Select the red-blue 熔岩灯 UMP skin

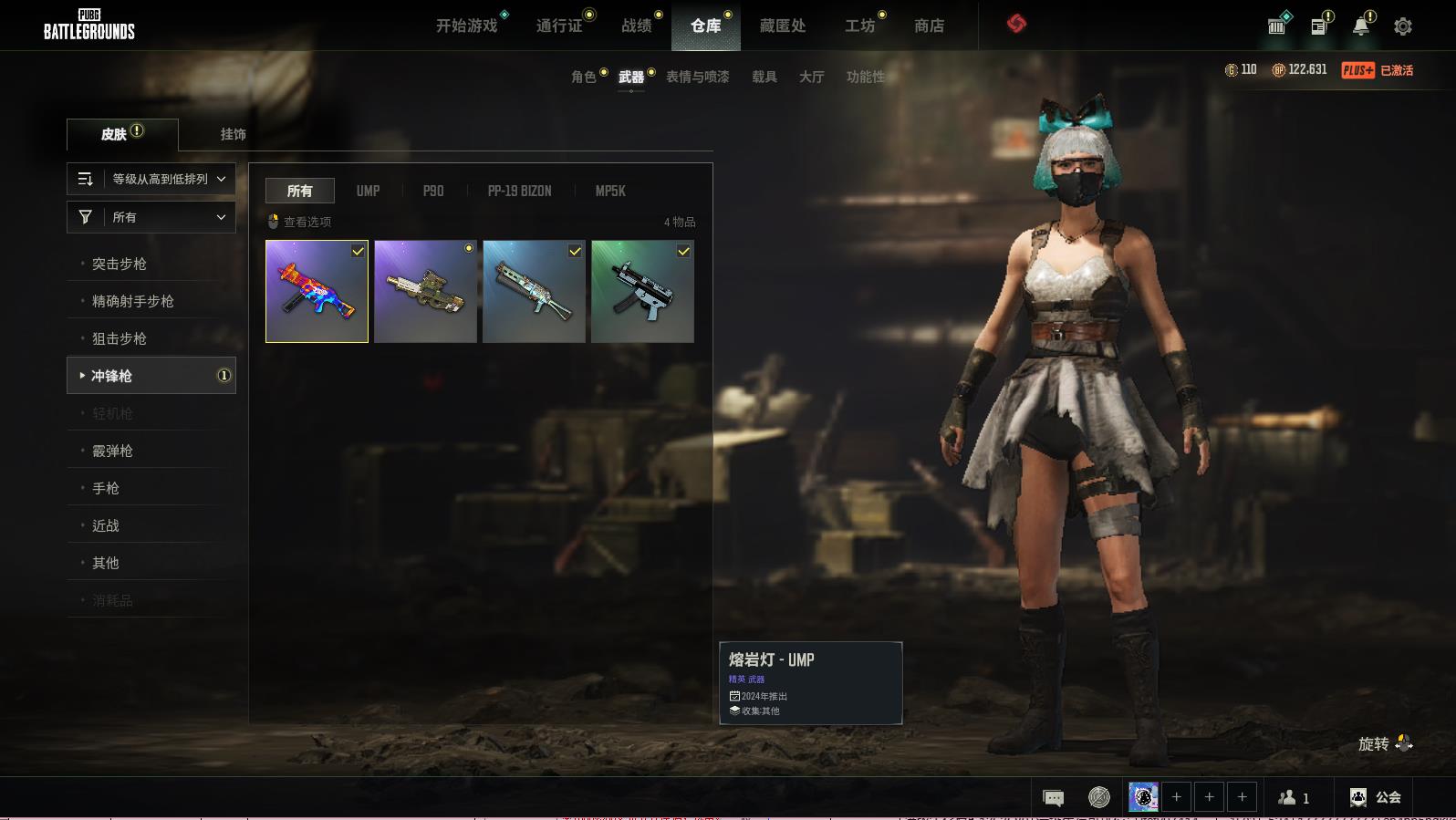coord(317,292)
